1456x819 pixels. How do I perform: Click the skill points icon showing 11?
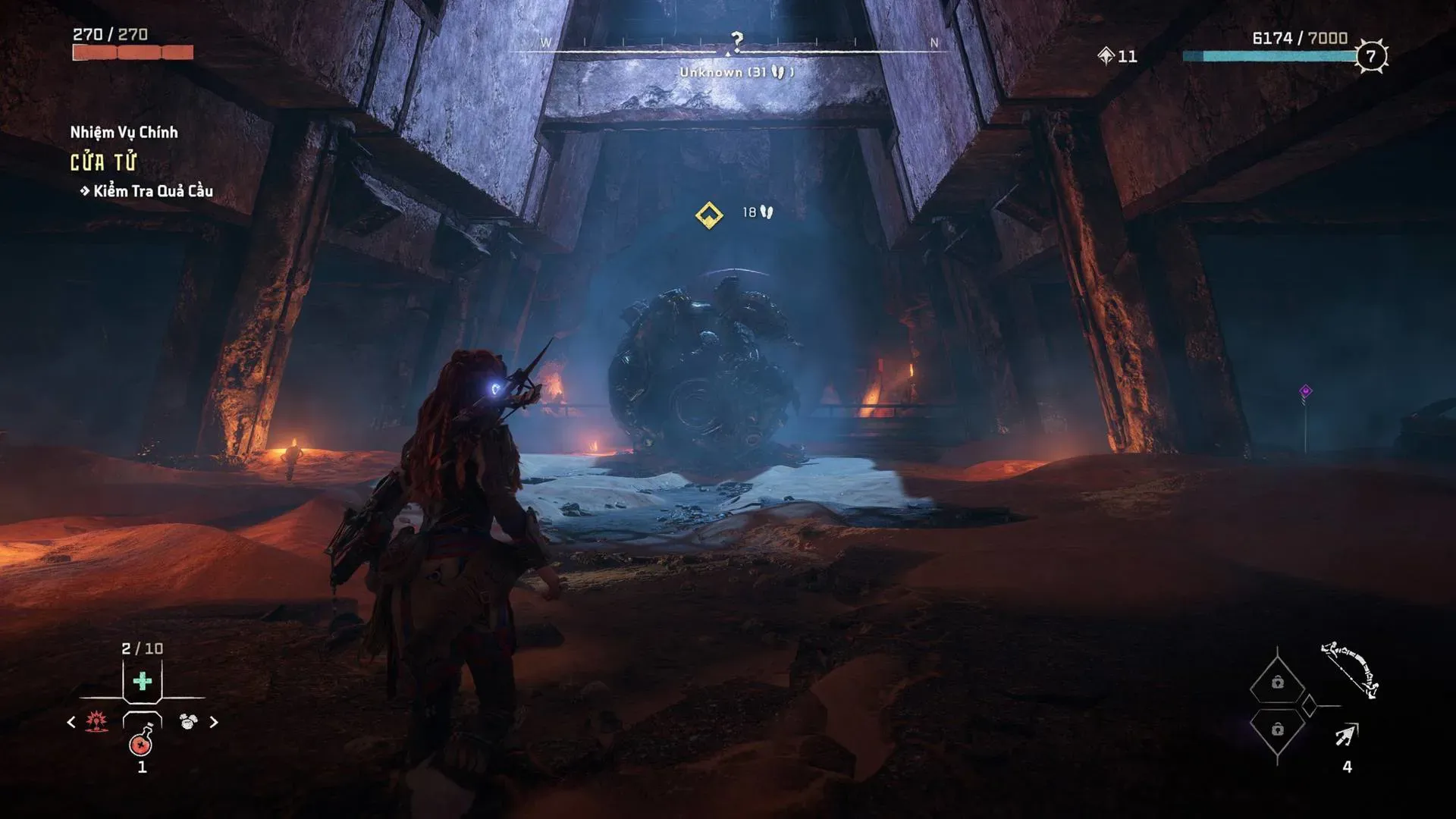pos(1106,55)
